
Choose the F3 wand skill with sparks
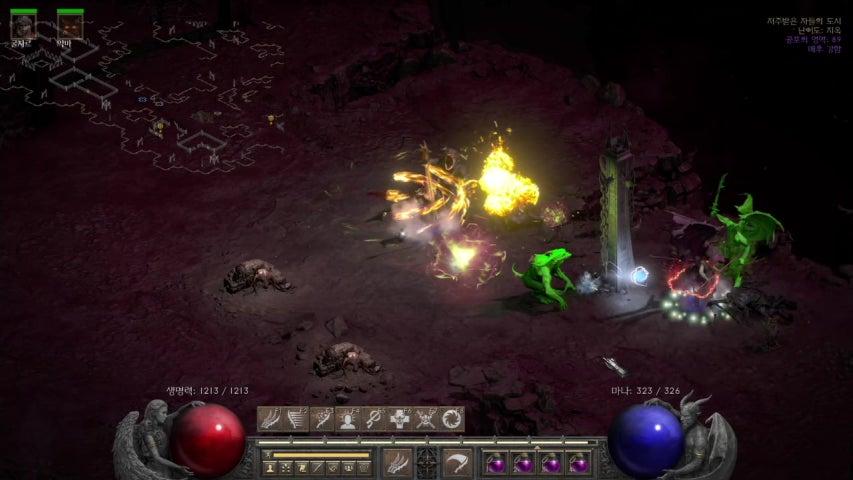coord(322,419)
